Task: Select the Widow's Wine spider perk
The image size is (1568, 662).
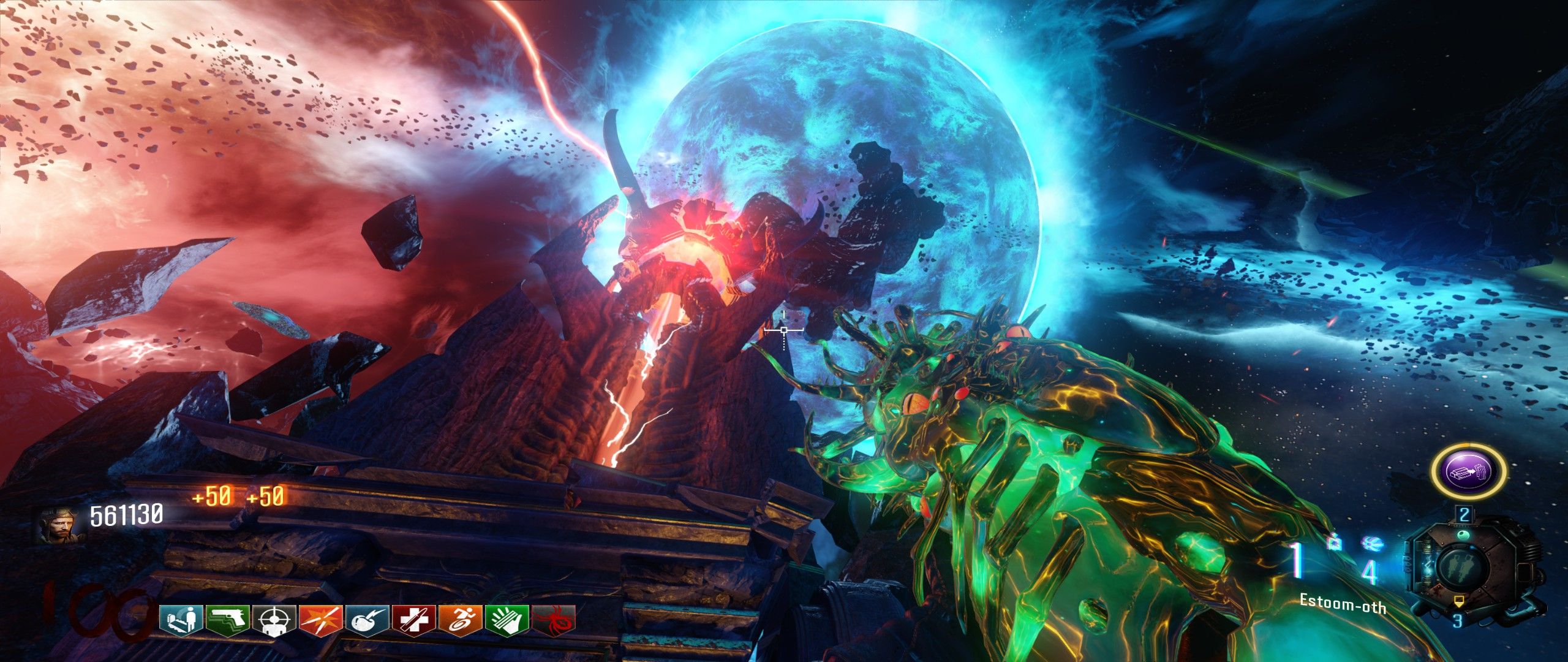Action: pyautogui.click(x=554, y=620)
